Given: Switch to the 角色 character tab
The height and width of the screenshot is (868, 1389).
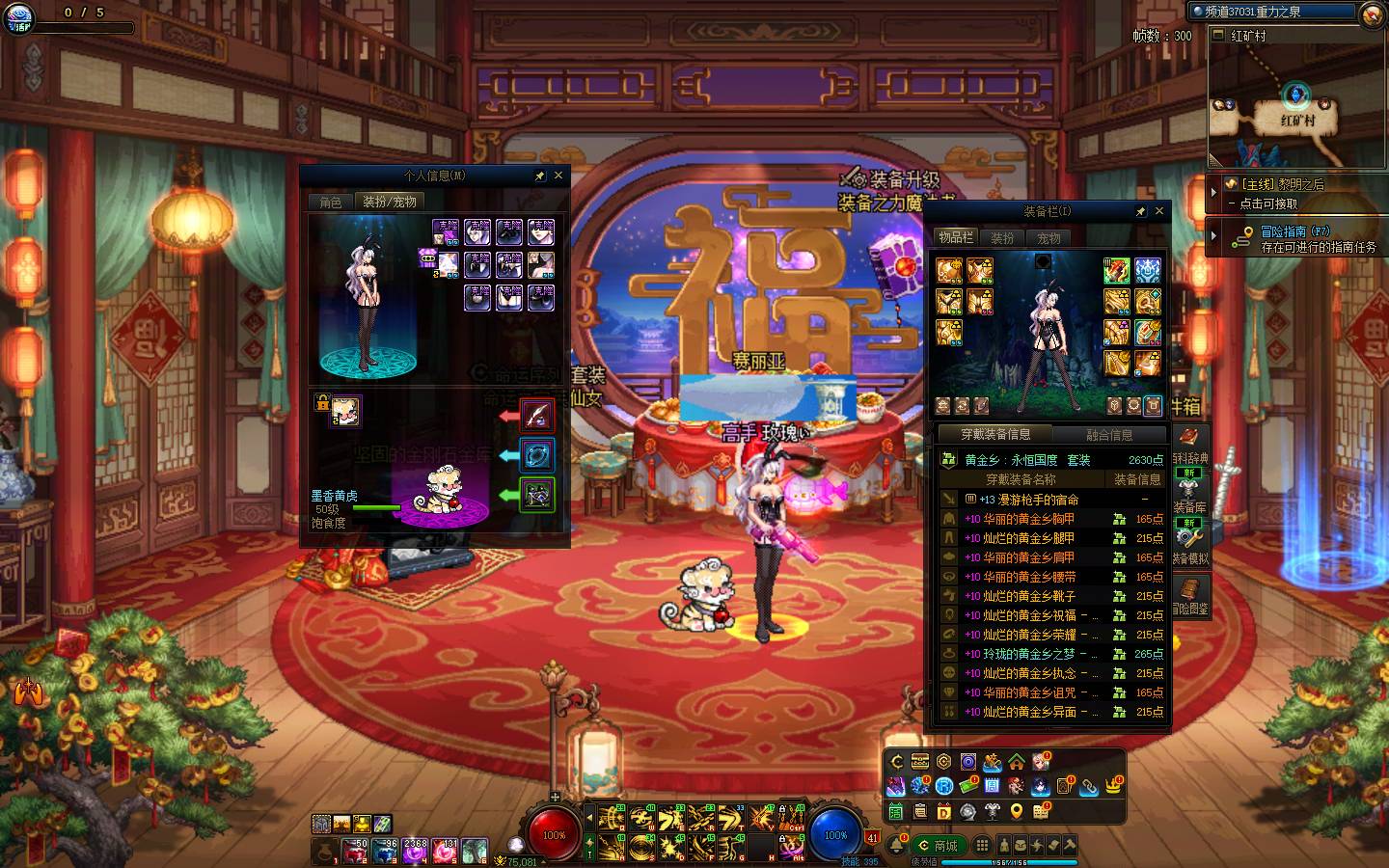Looking at the screenshot, I should [331, 202].
